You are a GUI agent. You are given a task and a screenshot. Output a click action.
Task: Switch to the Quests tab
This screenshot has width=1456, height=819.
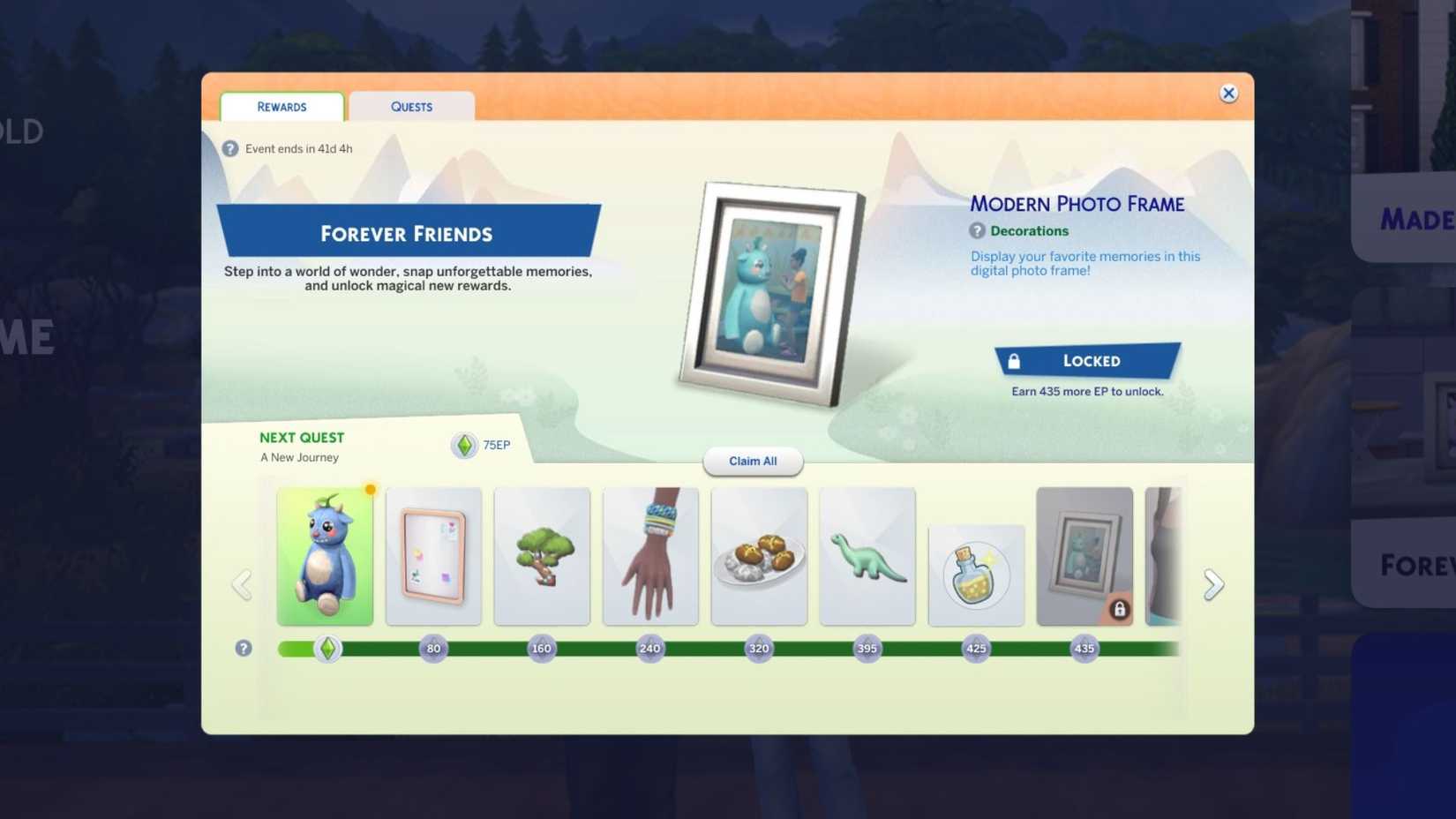click(411, 106)
